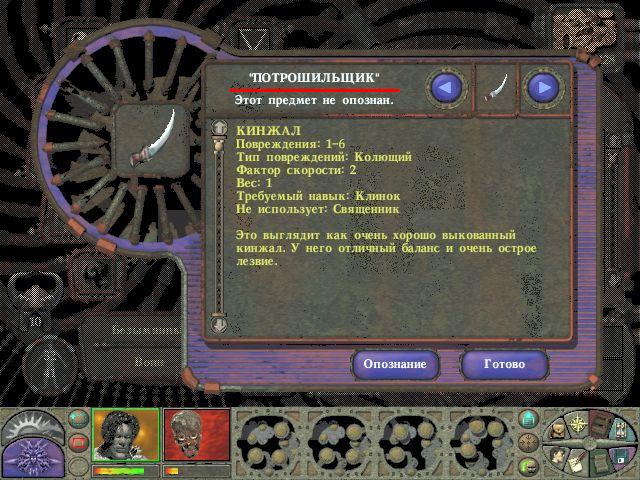Show the next item with the right arrow
The height and width of the screenshot is (480, 640).
click(543, 88)
